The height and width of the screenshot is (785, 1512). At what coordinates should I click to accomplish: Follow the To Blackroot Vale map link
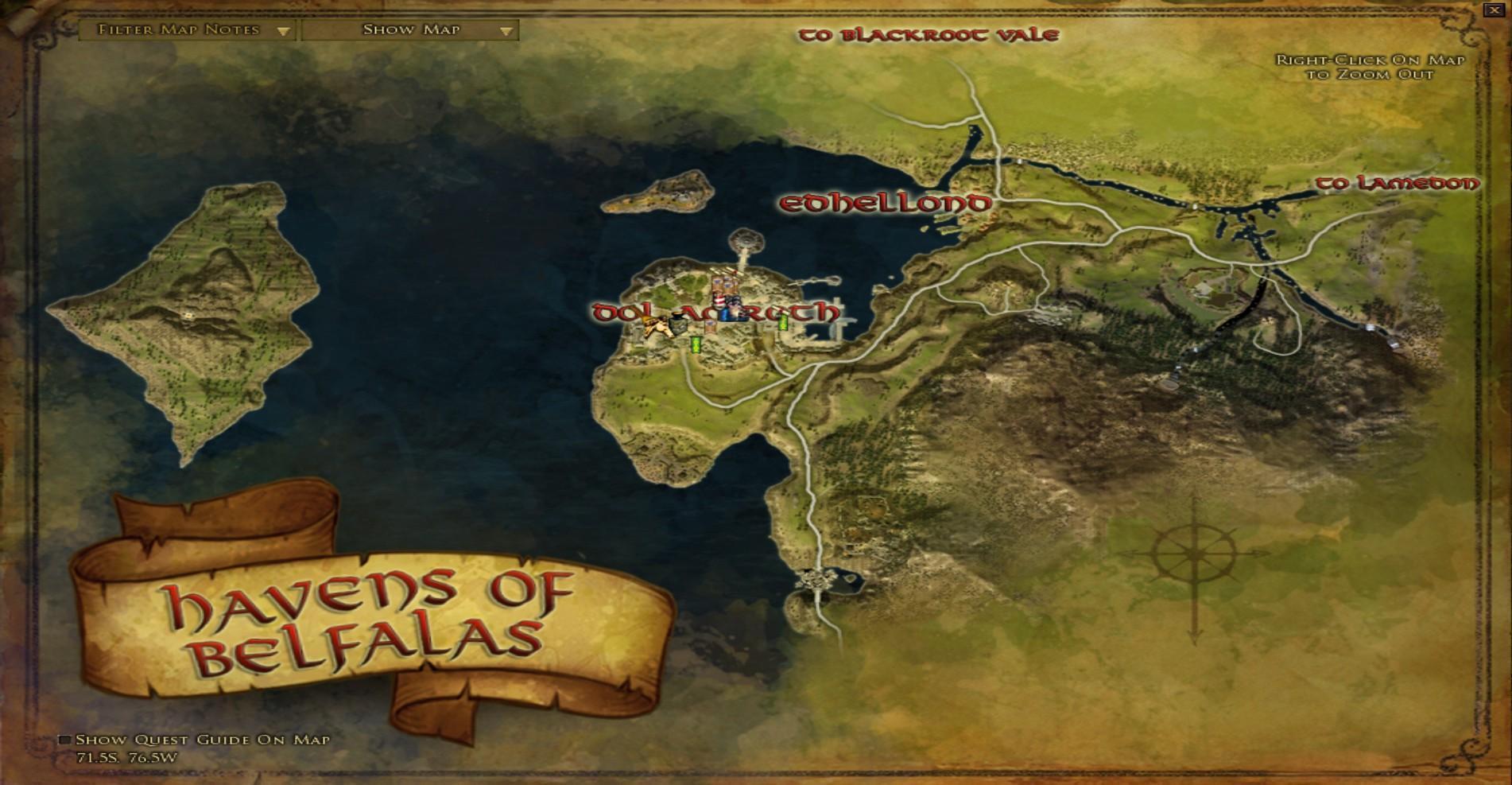pos(929,35)
